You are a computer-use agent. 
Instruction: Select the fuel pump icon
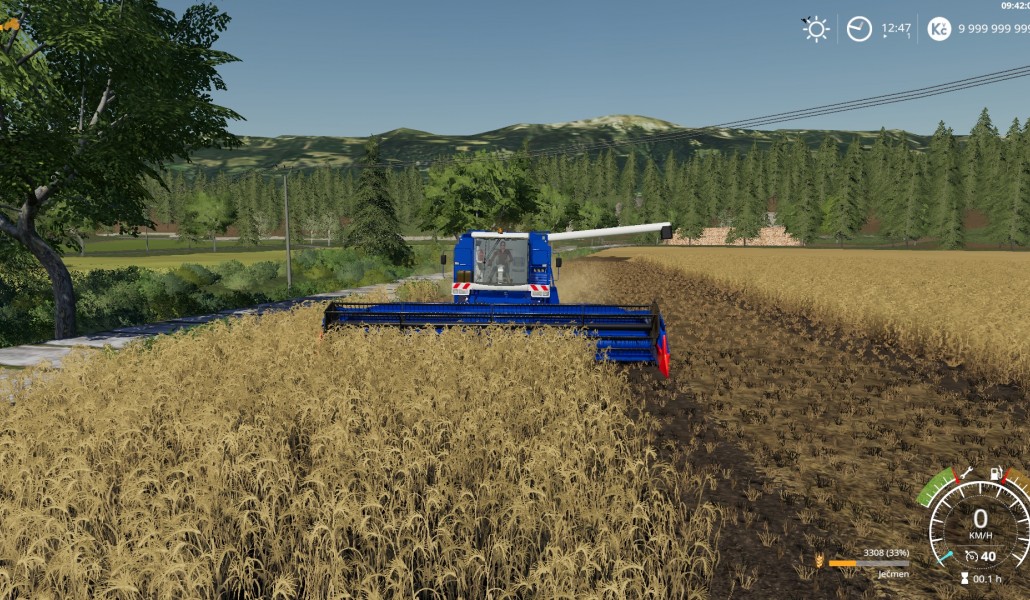[996, 473]
